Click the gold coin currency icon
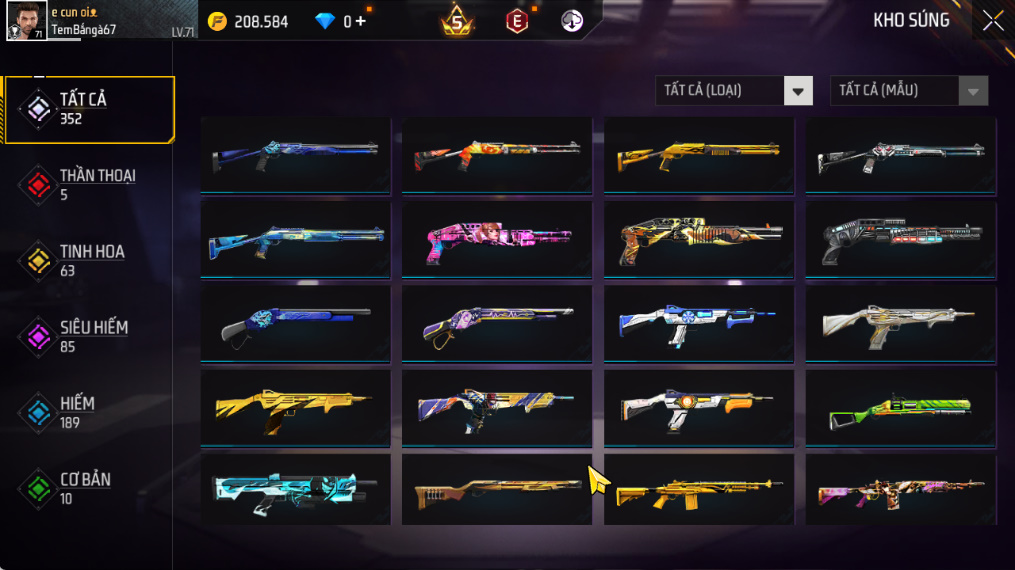 pyautogui.click(x=218, y=21)
